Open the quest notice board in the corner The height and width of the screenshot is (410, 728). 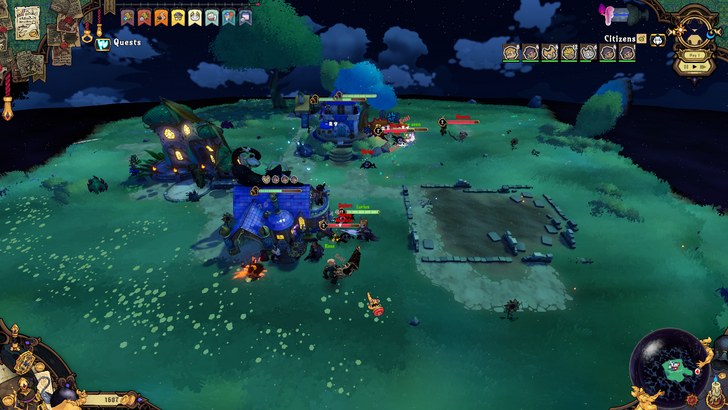point(27,20)
